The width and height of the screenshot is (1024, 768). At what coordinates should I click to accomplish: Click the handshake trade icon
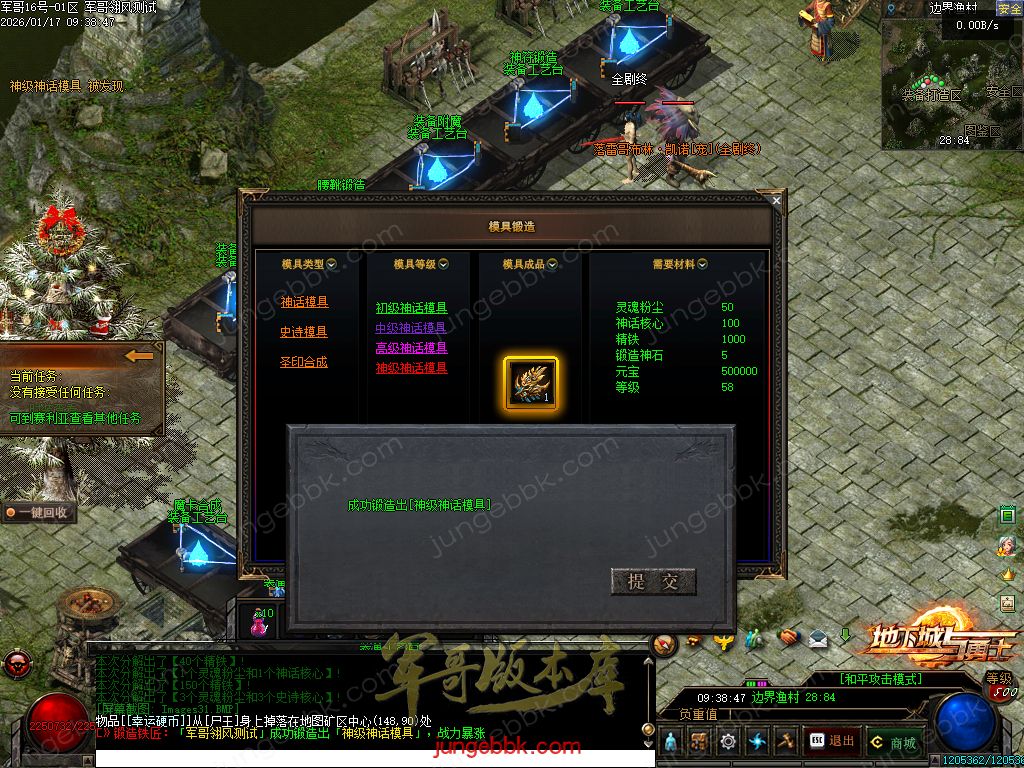pyautogui.click(x=789, y=637)
